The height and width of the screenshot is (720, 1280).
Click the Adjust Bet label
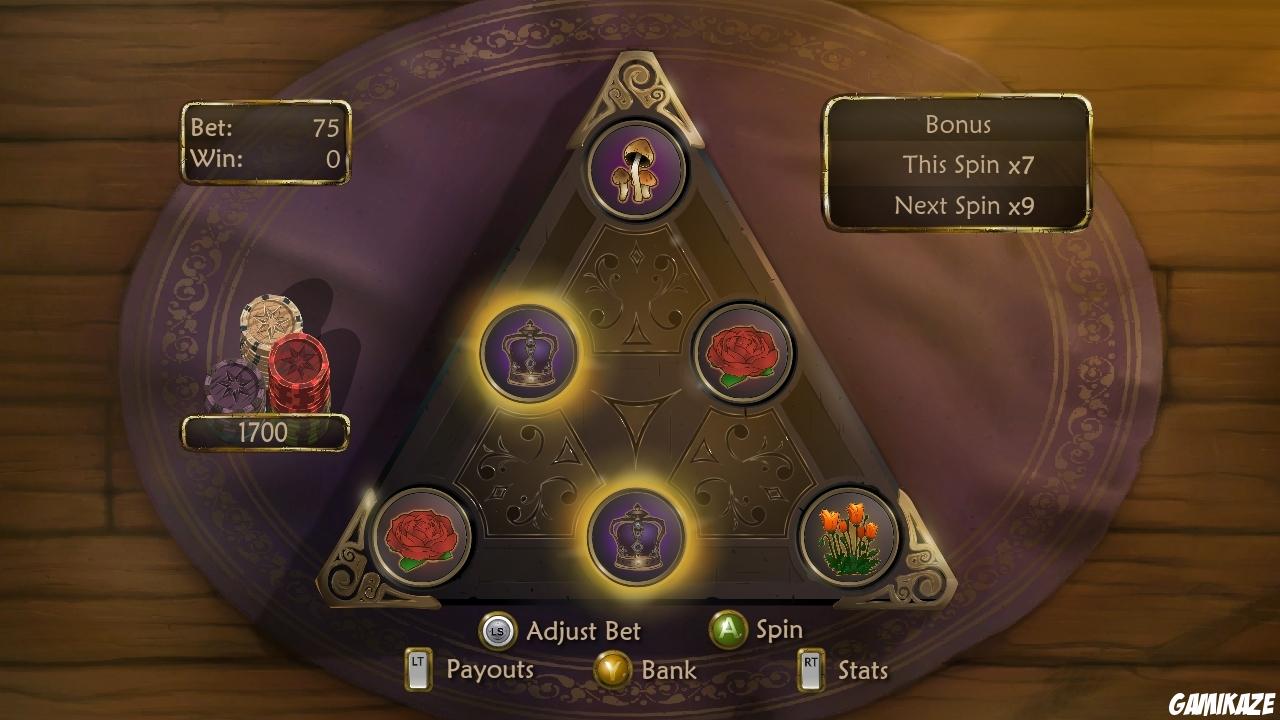click(583, 630)
